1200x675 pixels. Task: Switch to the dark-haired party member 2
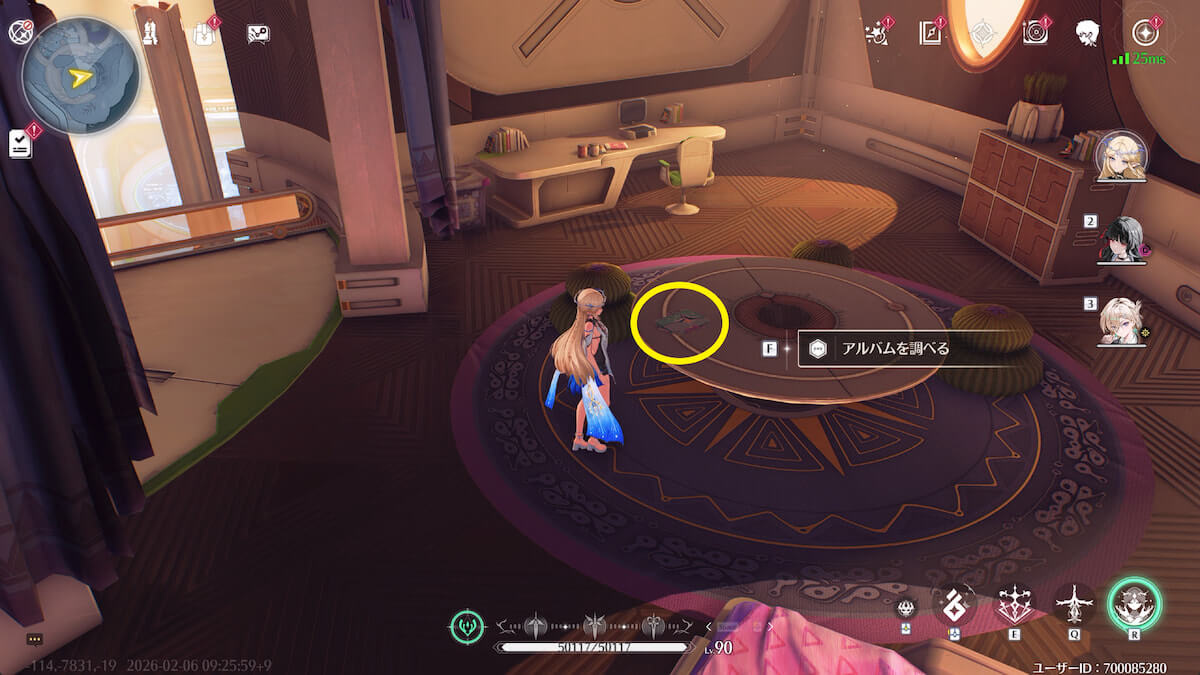1121,241
